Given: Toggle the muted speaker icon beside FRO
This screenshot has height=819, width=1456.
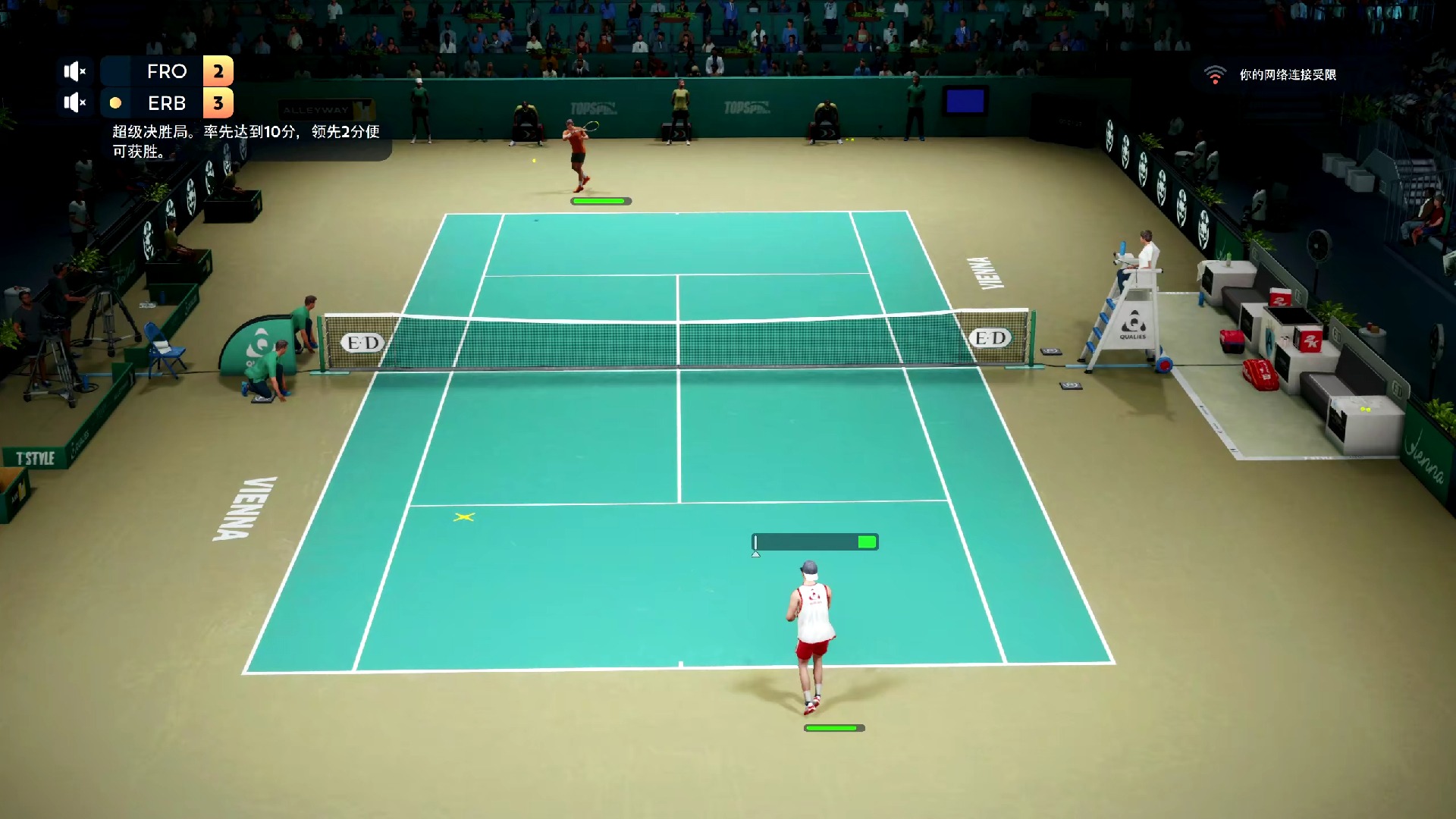Looking at the screenshot, I should coord(74,71).
